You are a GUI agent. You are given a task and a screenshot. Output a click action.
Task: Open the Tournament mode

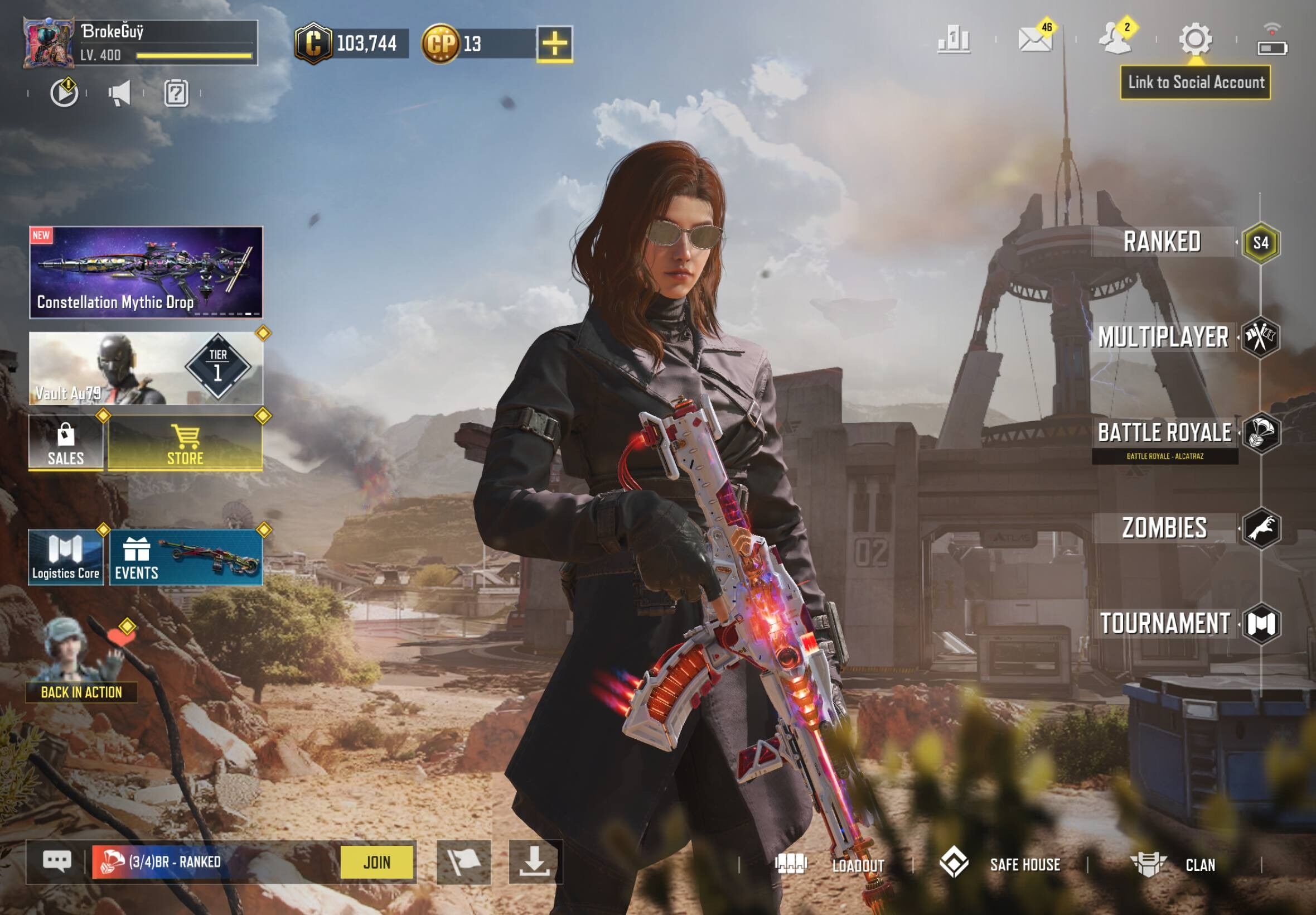click(1165, 624)
